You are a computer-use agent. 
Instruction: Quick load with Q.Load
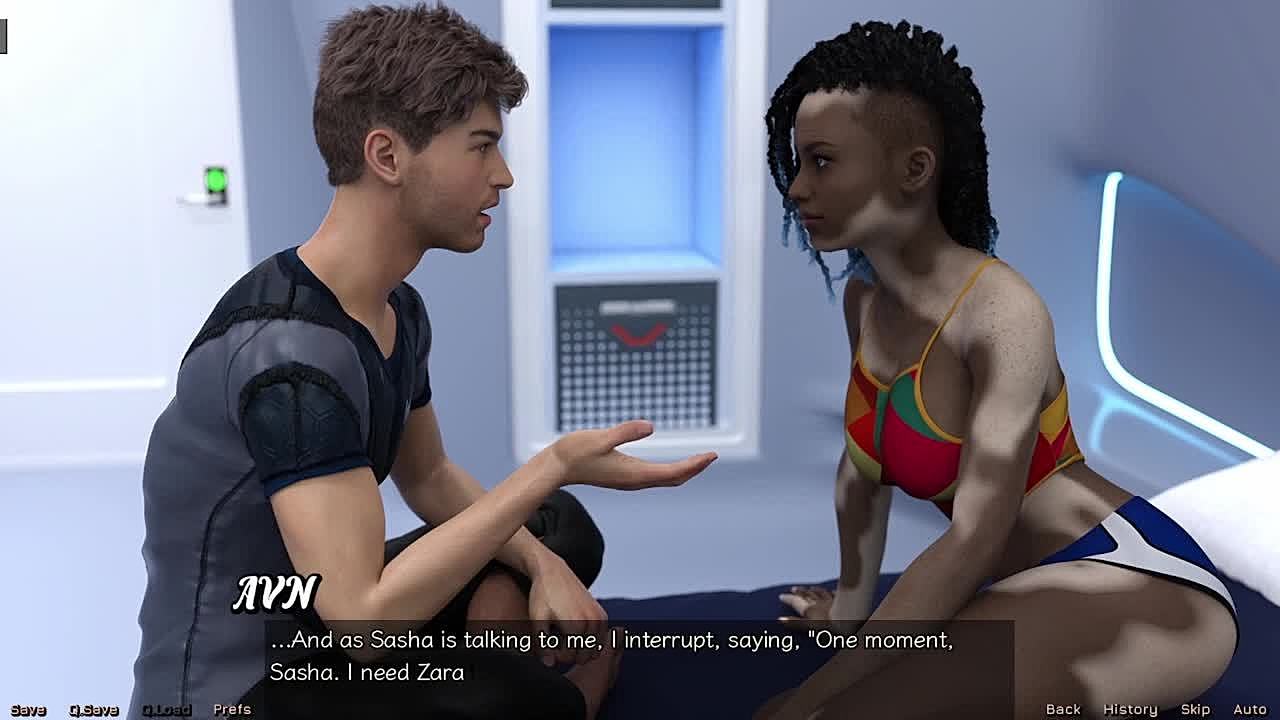(x=166, y=709)
